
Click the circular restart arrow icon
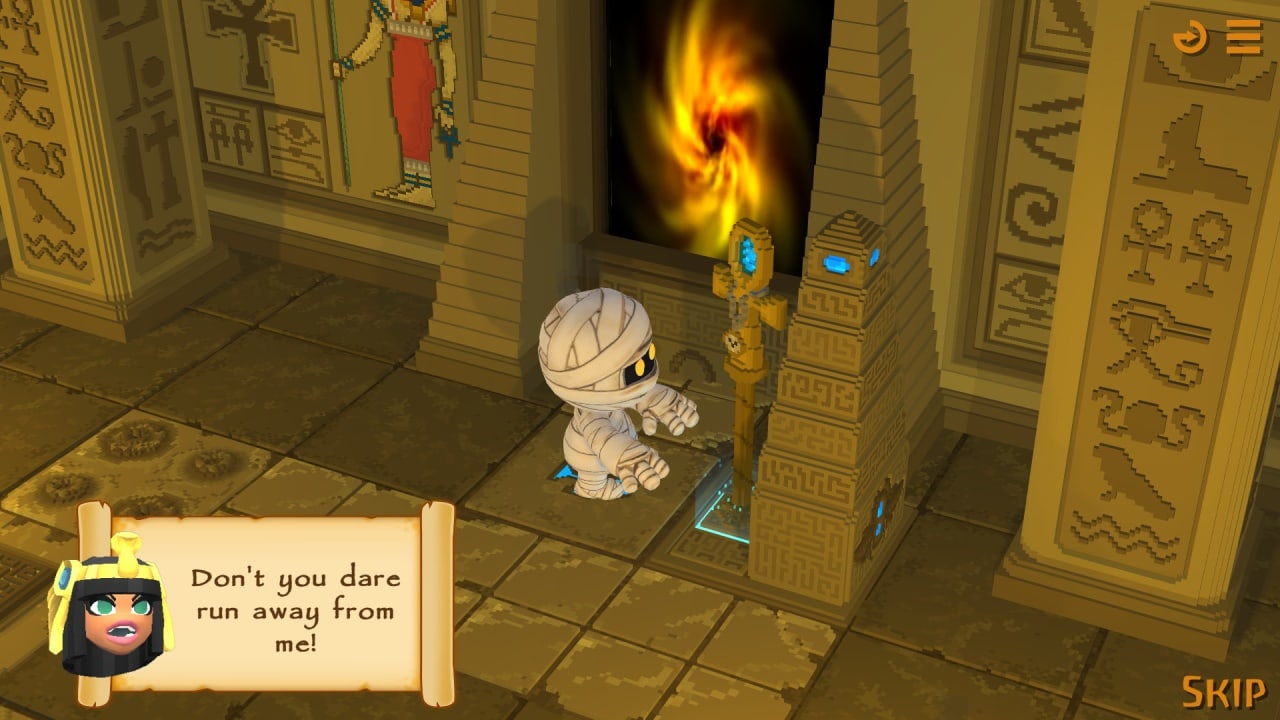(1190, 38)
